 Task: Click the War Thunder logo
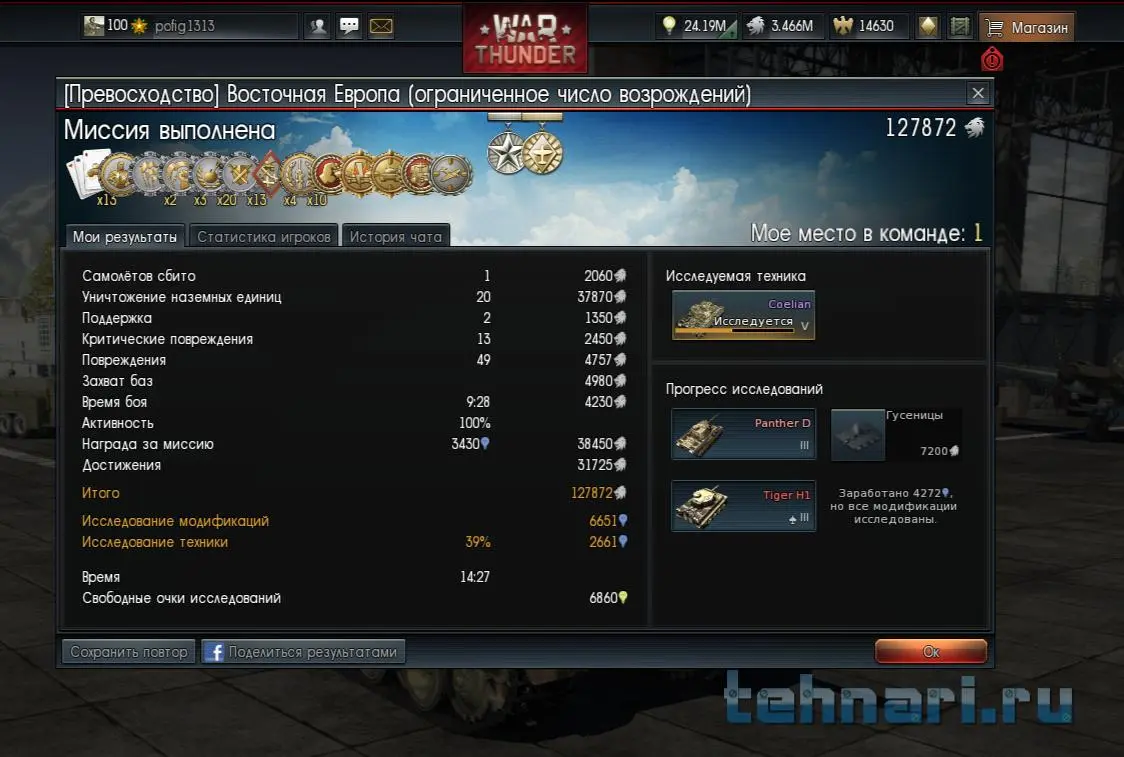(x=525, y=40)
